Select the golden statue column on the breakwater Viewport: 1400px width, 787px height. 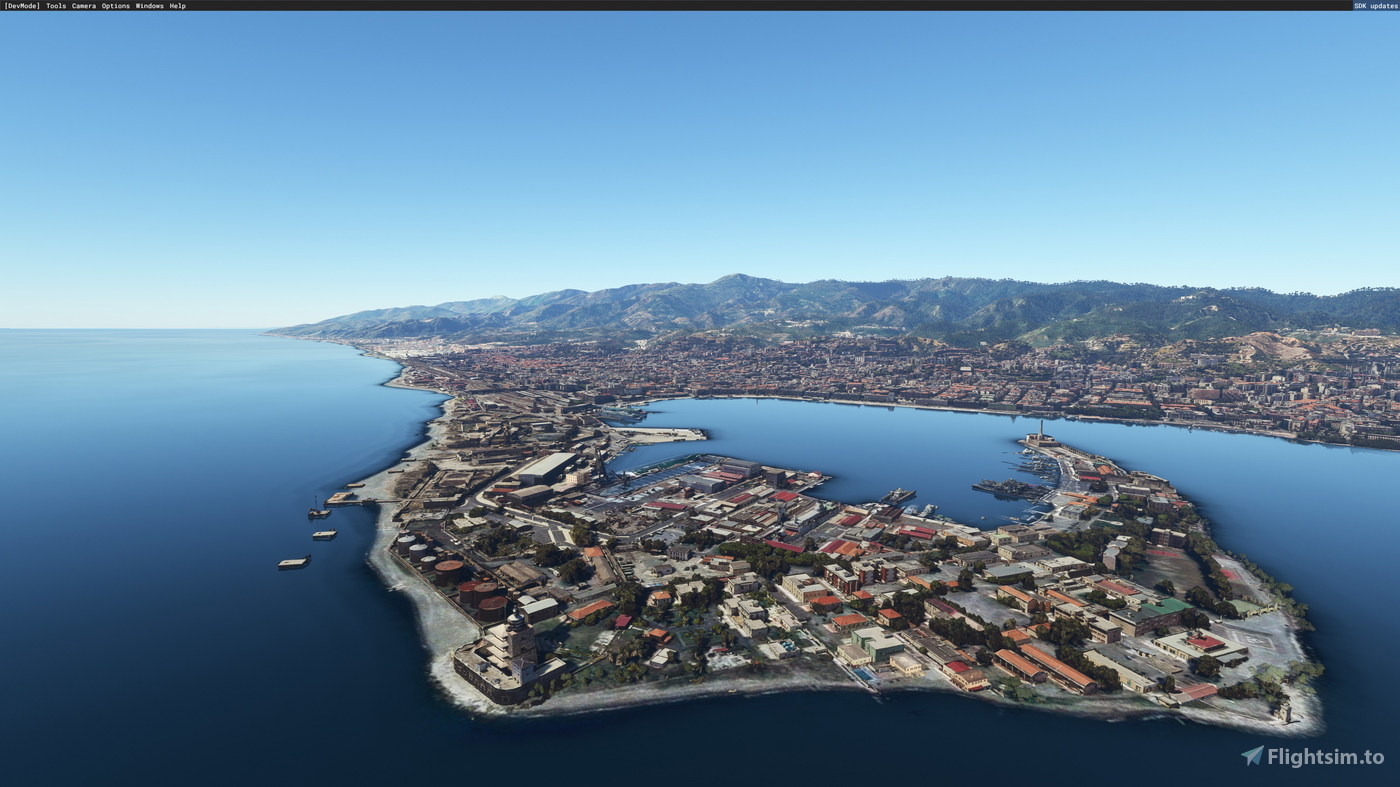[1040, 430]
